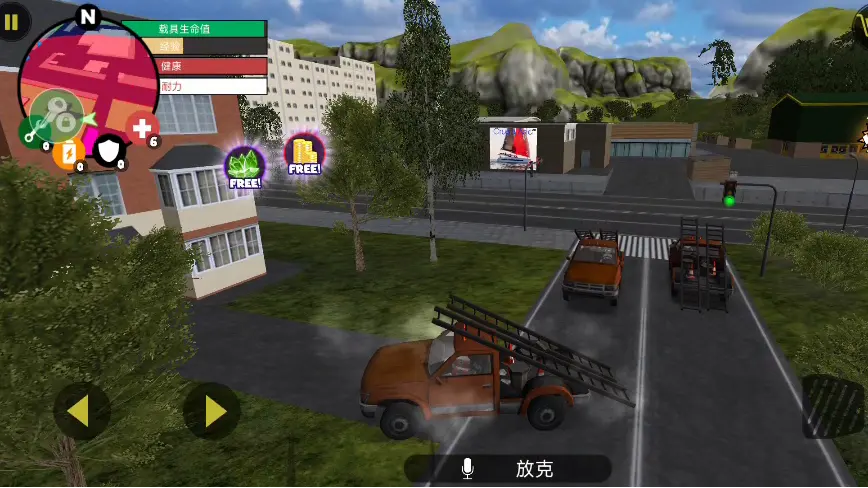Claim the free gold coins offer
The width and height of the screenshot is (868, 488).
tap(303, 155)
